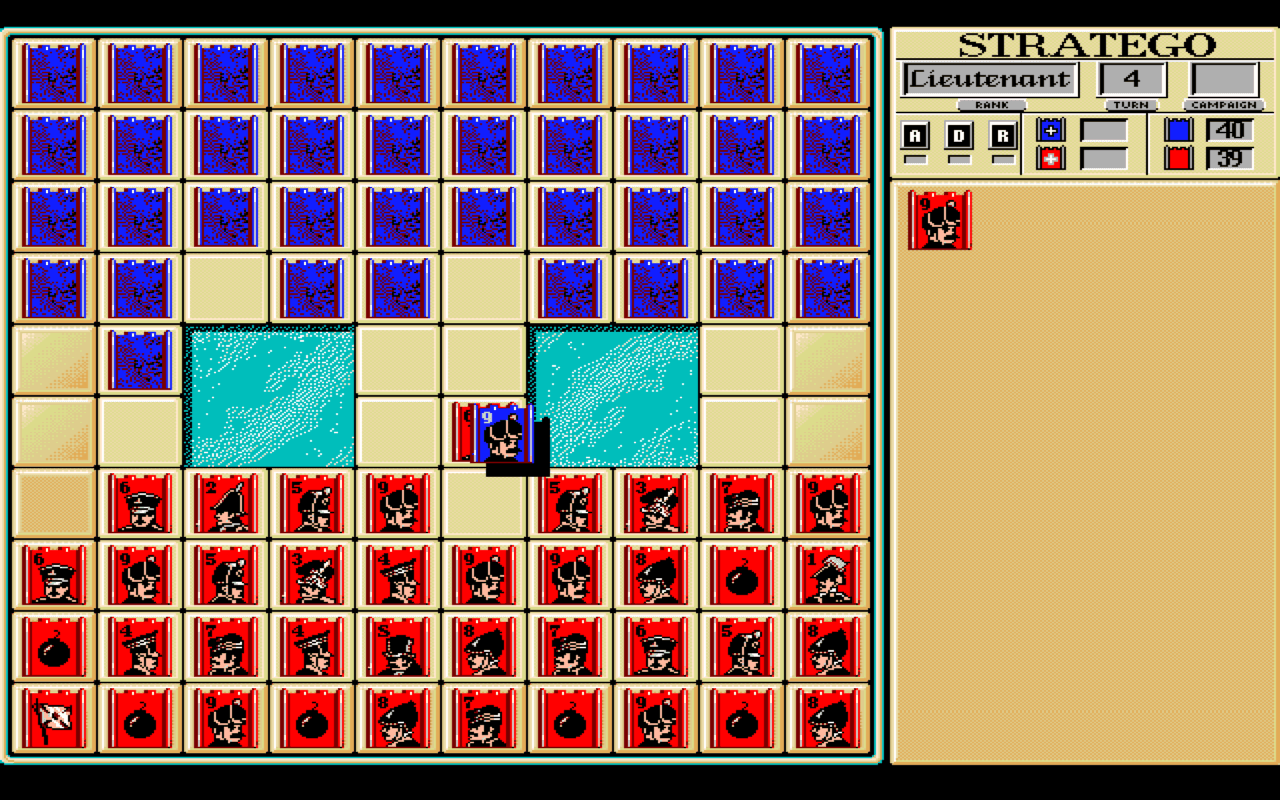
Task: Toggle the indicator beneath the R button
Action: point(1003,157)
